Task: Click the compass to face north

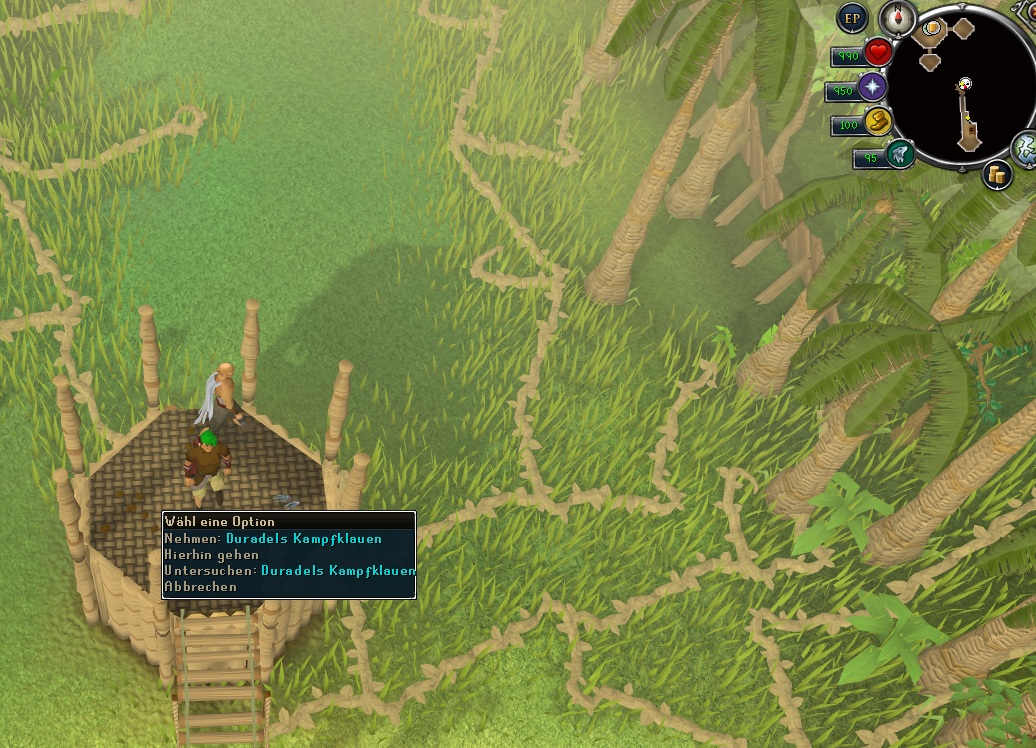Action: [897, 17]
